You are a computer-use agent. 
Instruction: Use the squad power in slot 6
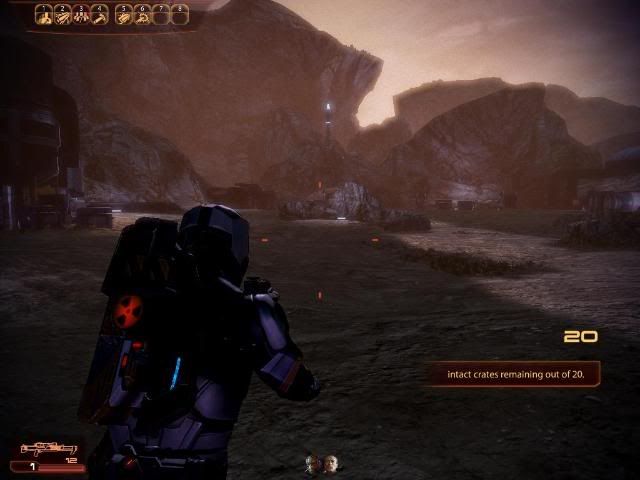click(x=143, y=15)
